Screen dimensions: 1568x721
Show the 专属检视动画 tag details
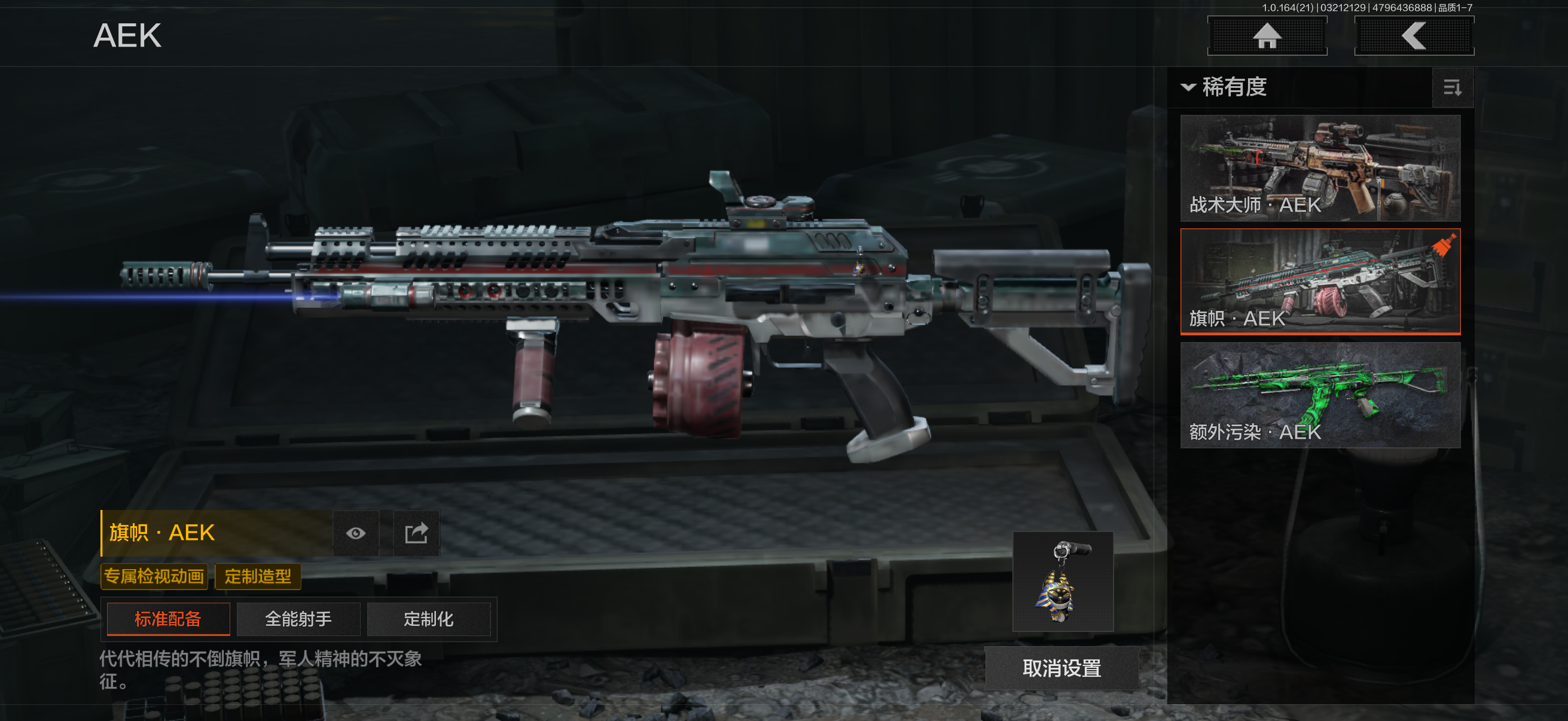coord(154,576)
